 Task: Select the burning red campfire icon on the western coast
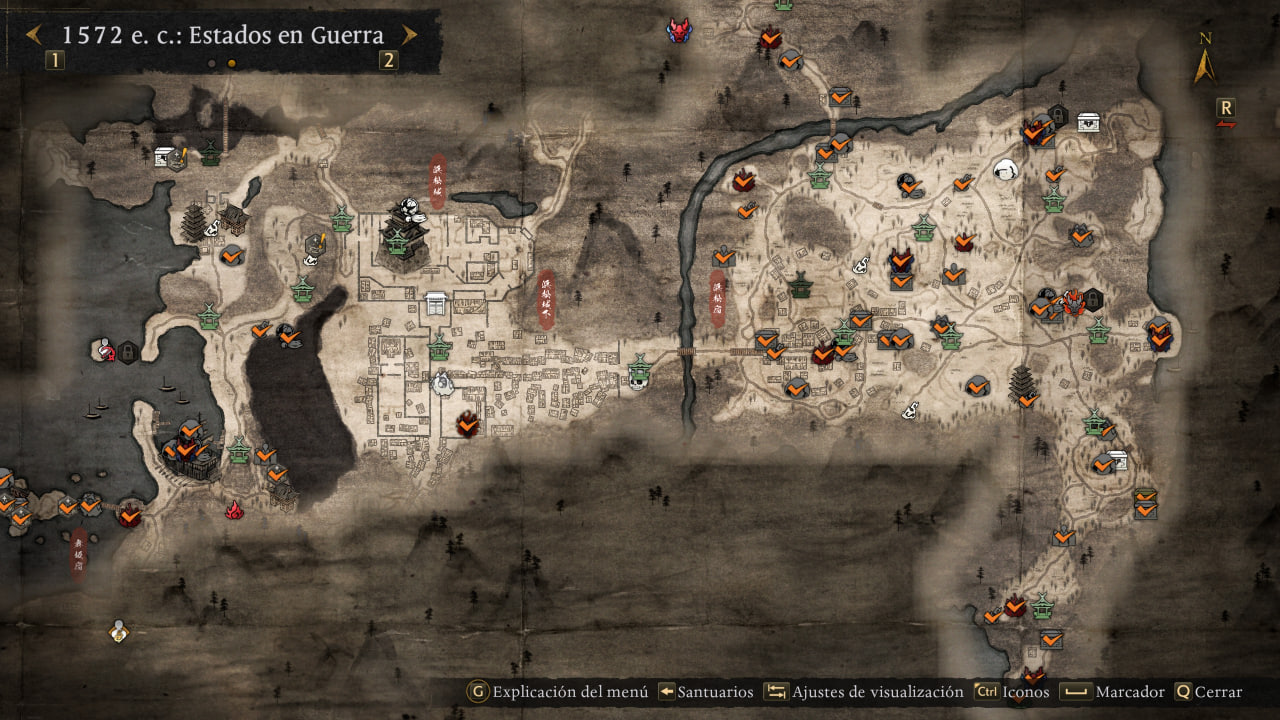point(235,508)
